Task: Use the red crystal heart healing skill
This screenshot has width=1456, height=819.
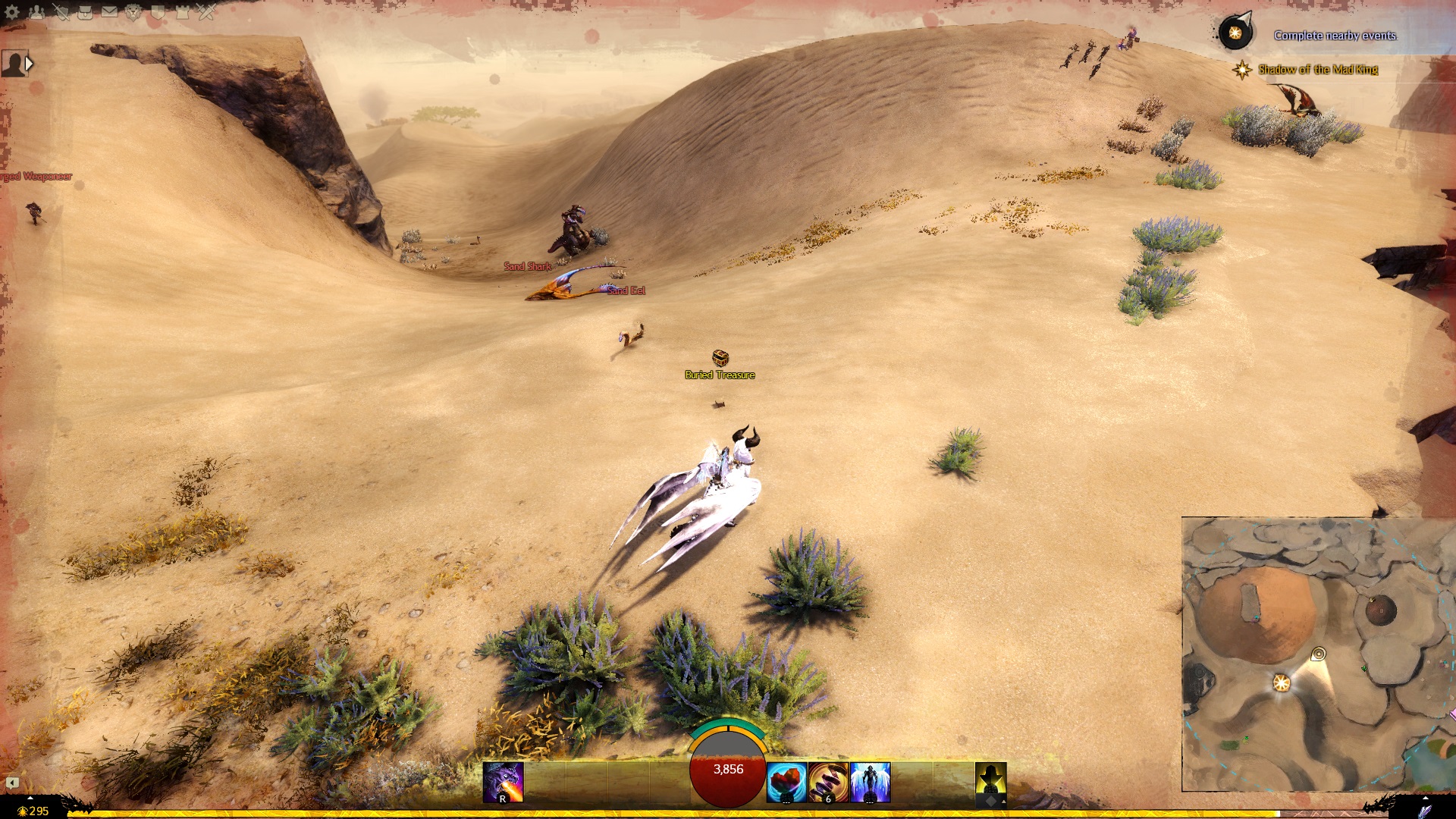Action: (x=786, y=783)
